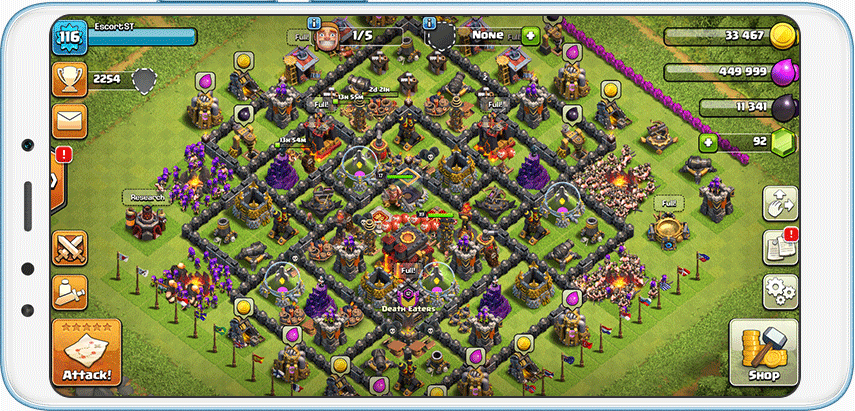The width and height of the screenshot is (855, 411).
Task: Open the player profile level 116 badge
Action: click(68, 39)
